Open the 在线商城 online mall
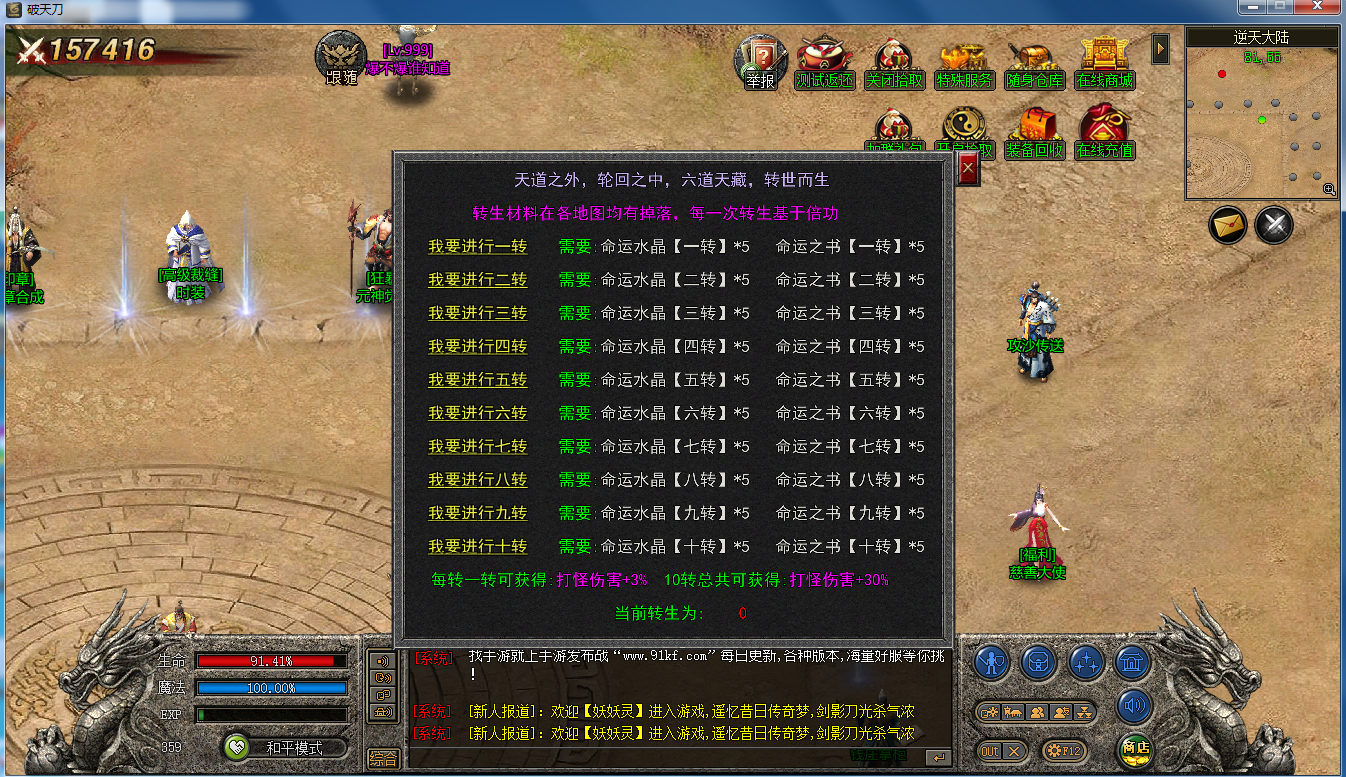Screen dimensions: 1346x777 point(1104,63)
